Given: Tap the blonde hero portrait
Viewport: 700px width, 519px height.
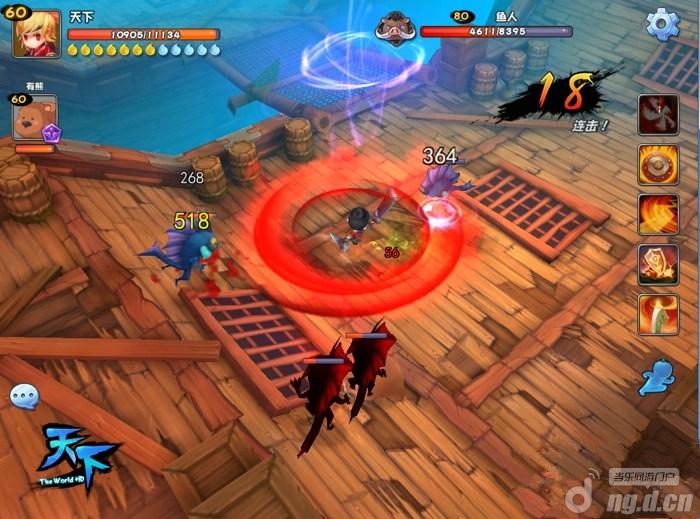Looking at the screenshot, I should [37, 33].
